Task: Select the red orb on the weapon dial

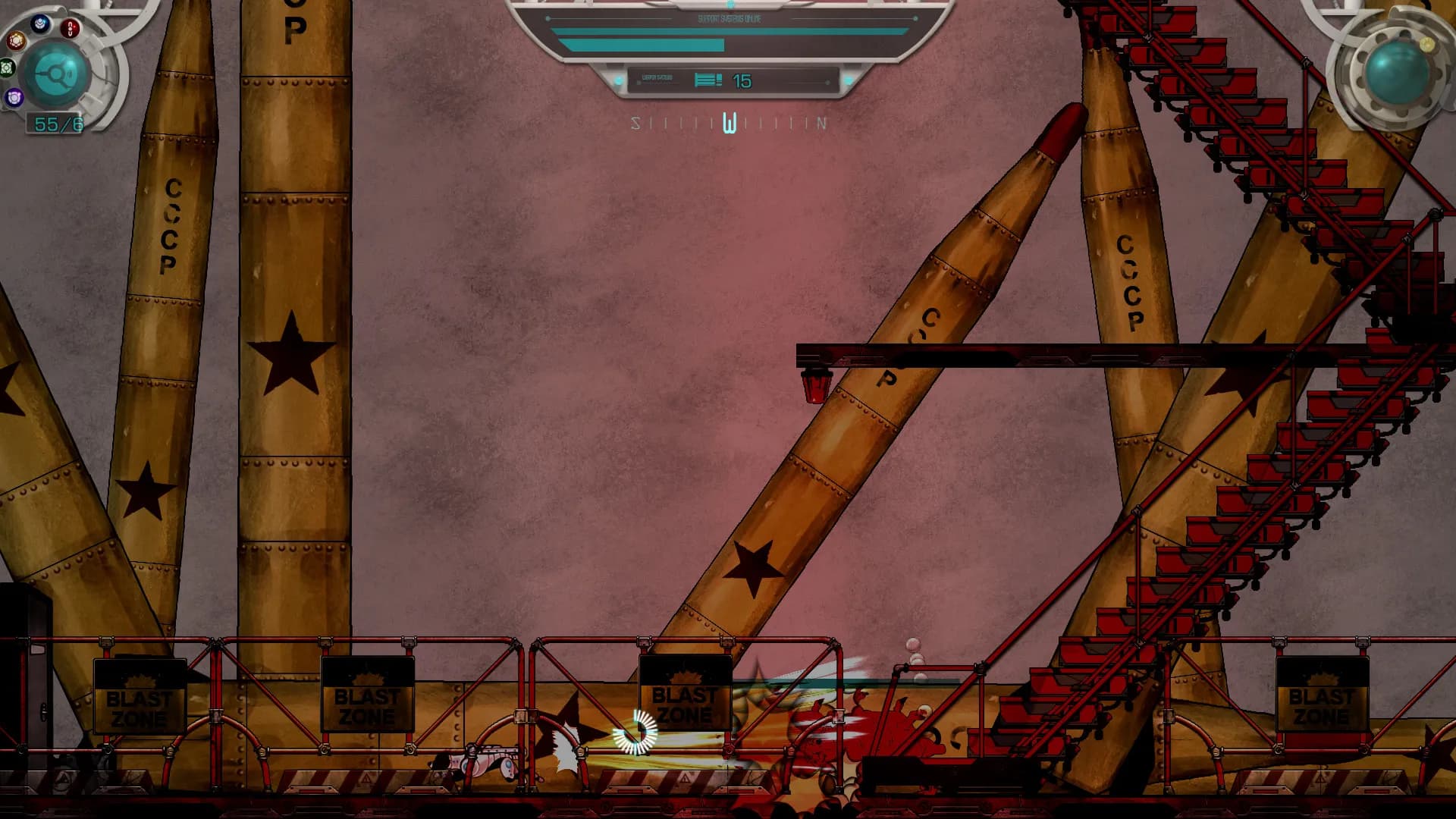Action: point(70,29)
